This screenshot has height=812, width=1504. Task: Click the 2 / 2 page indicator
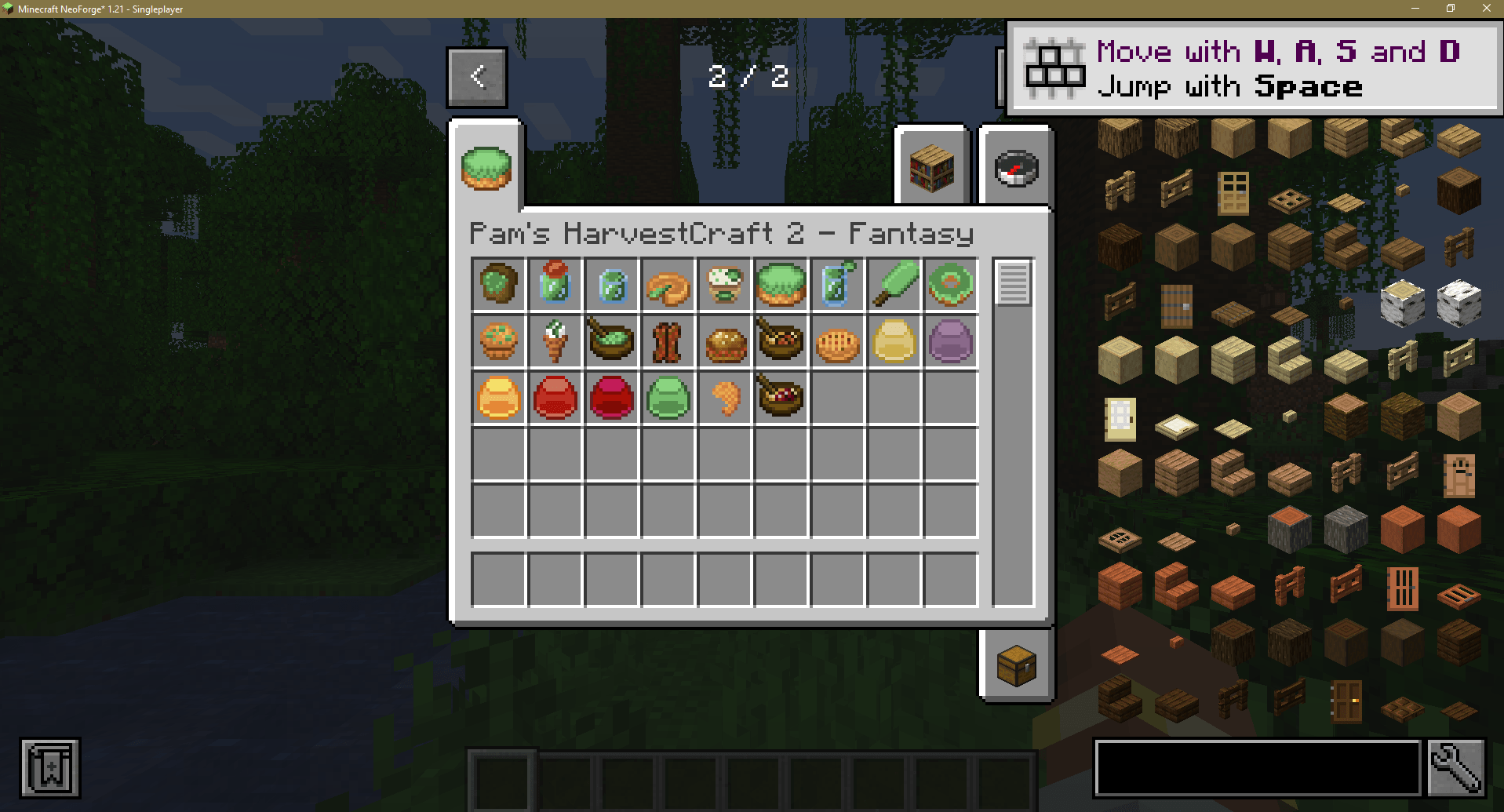[748, 76]
